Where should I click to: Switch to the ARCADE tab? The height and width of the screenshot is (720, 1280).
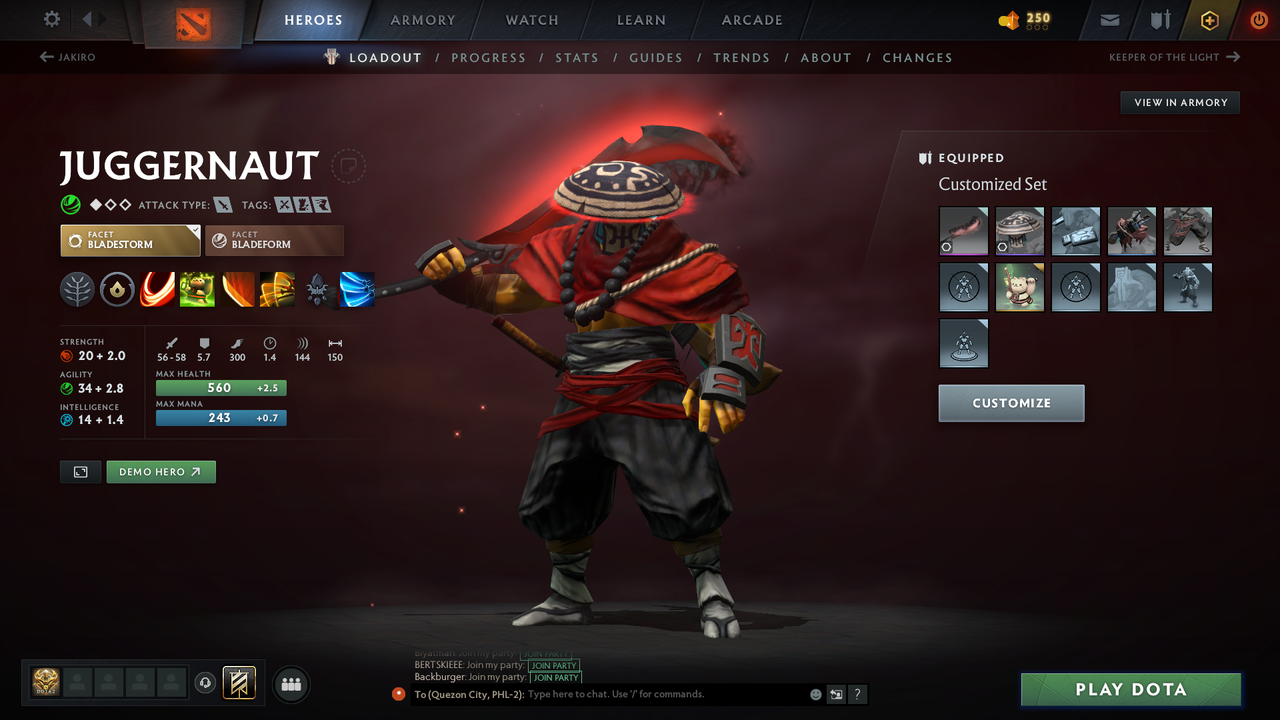tap(751, 19)
